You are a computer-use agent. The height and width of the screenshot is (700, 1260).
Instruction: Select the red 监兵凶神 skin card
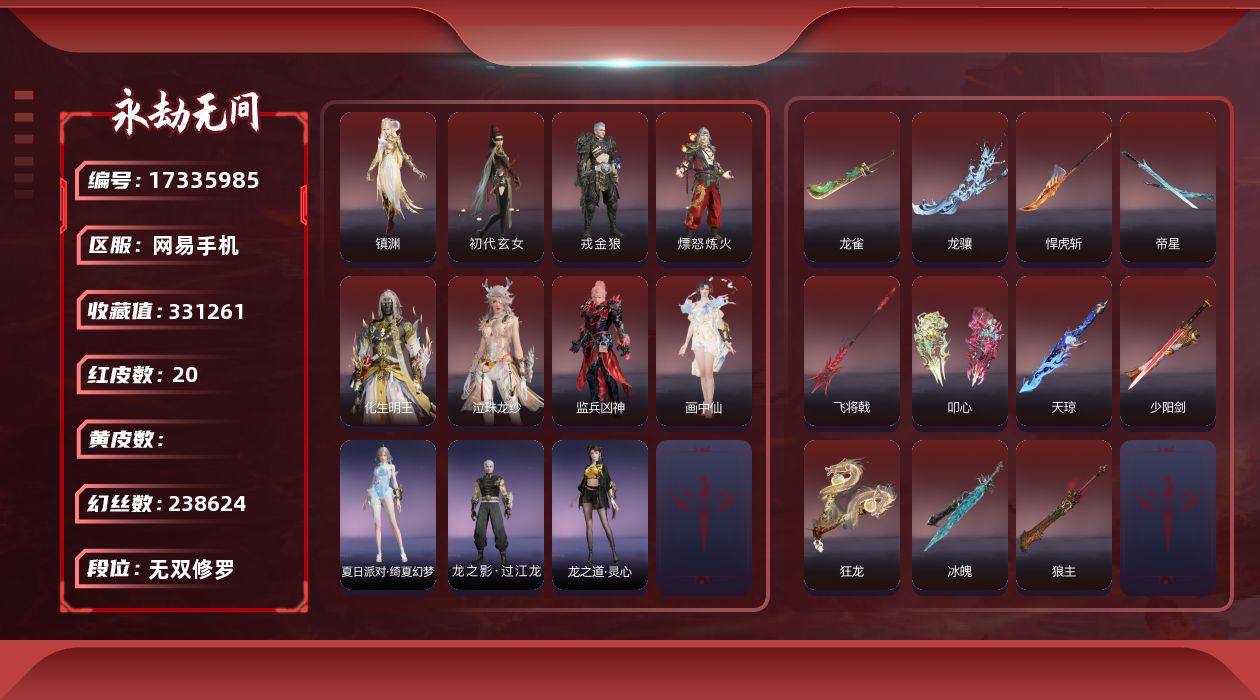tap(600, 350)
